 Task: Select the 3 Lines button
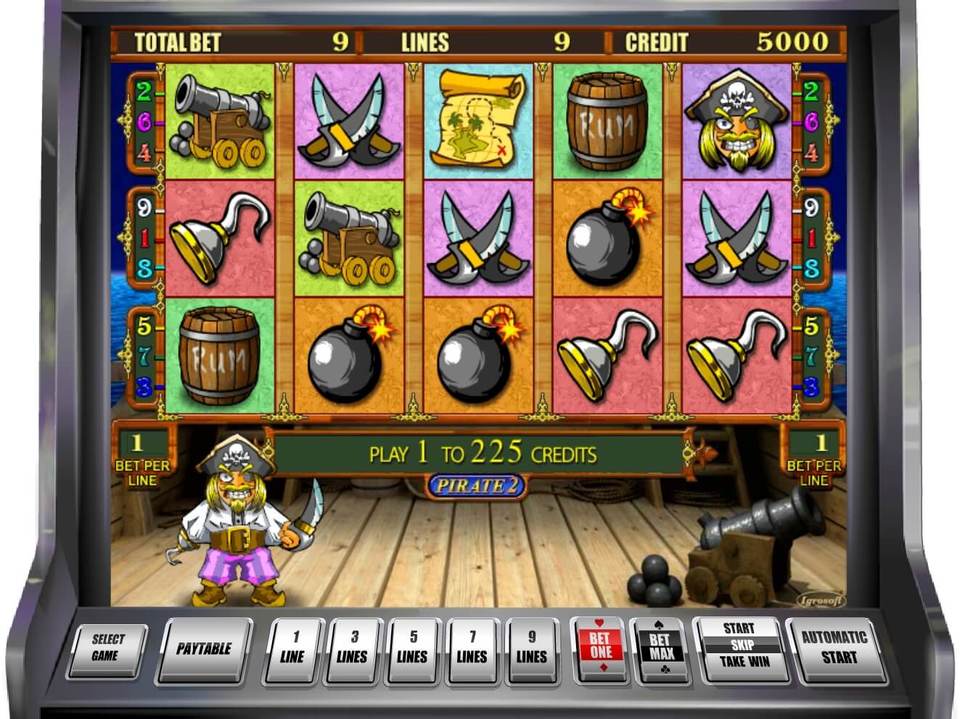coord(354,649)
